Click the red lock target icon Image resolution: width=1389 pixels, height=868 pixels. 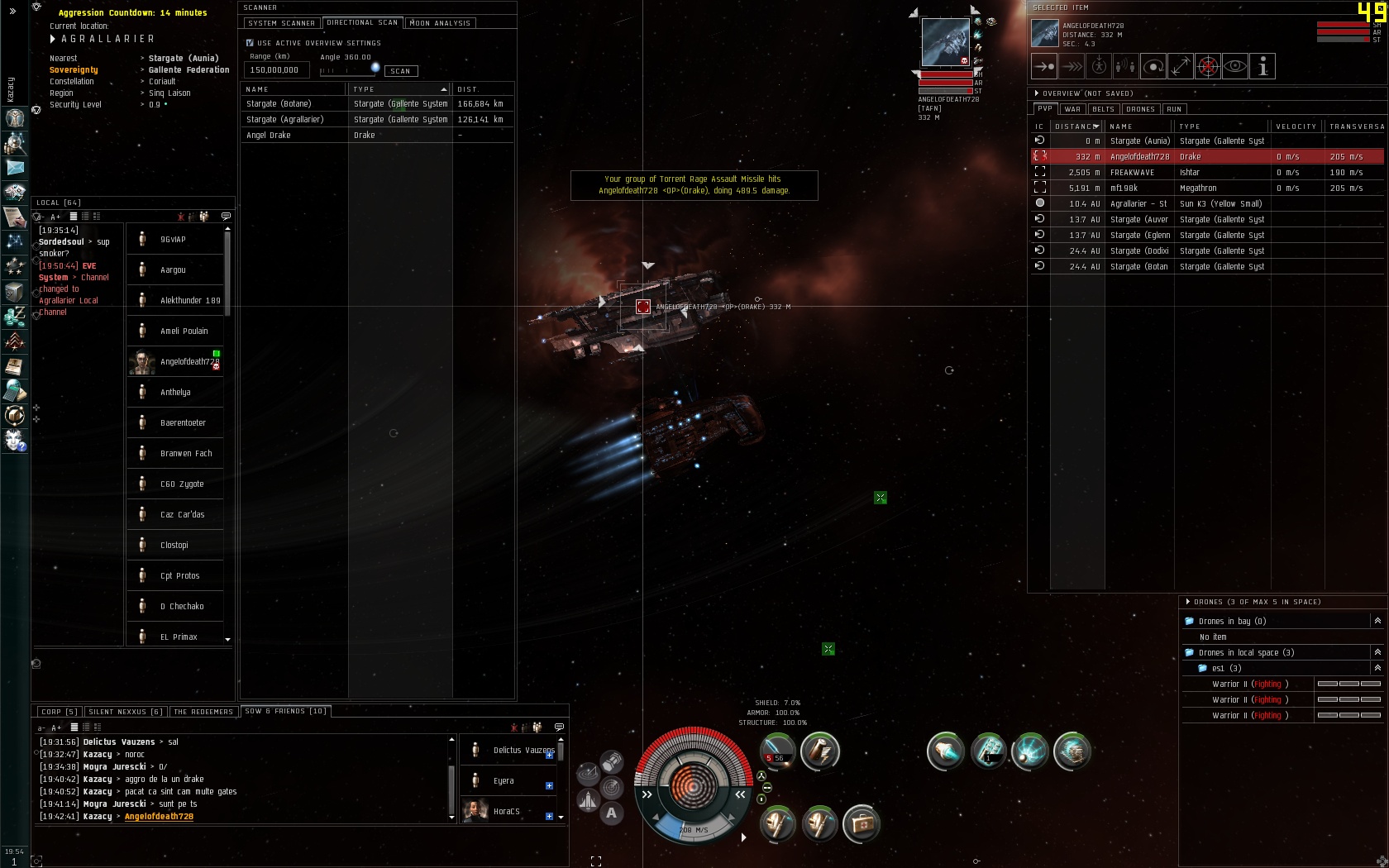pos(1207,66)
